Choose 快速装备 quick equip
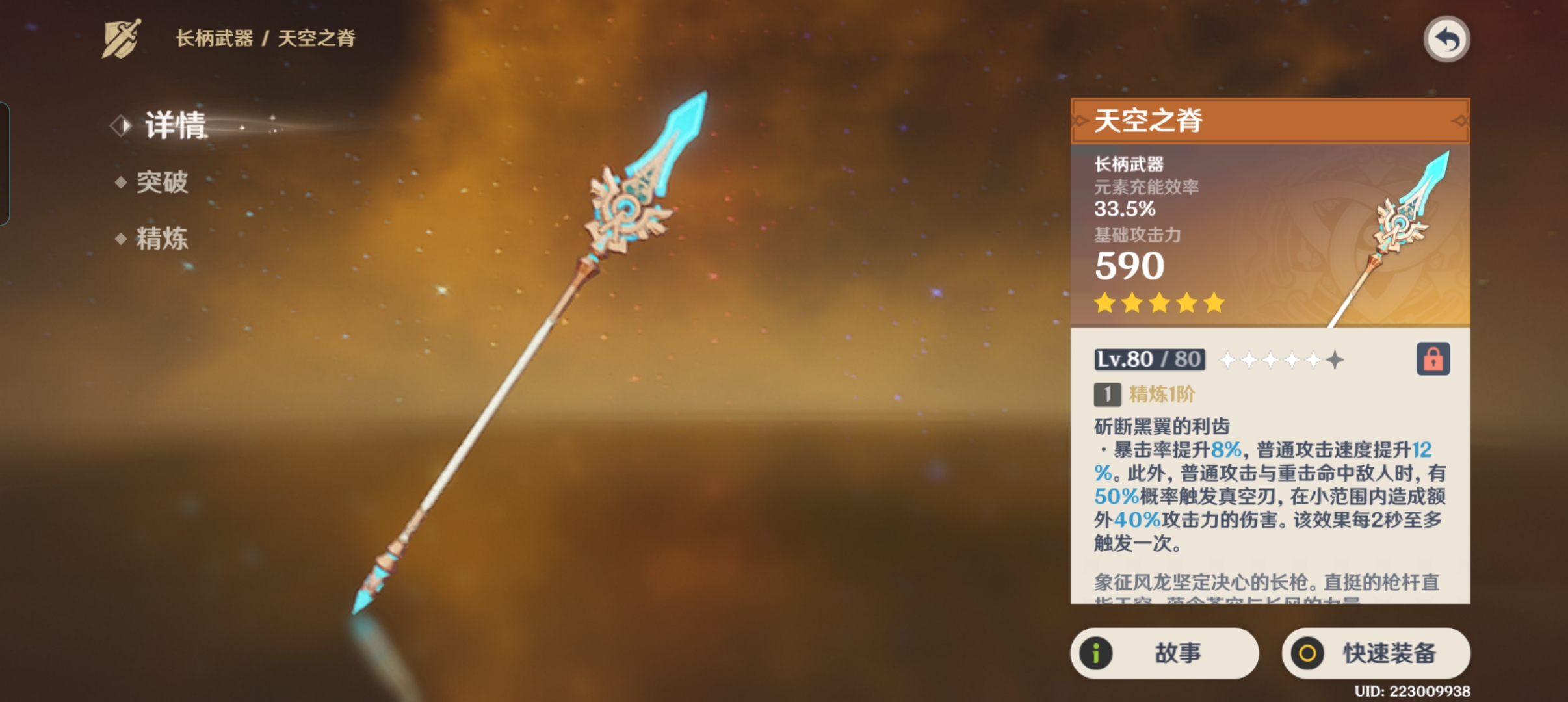The height and width of the screenshot is (702, 1568). (1376, 653)
